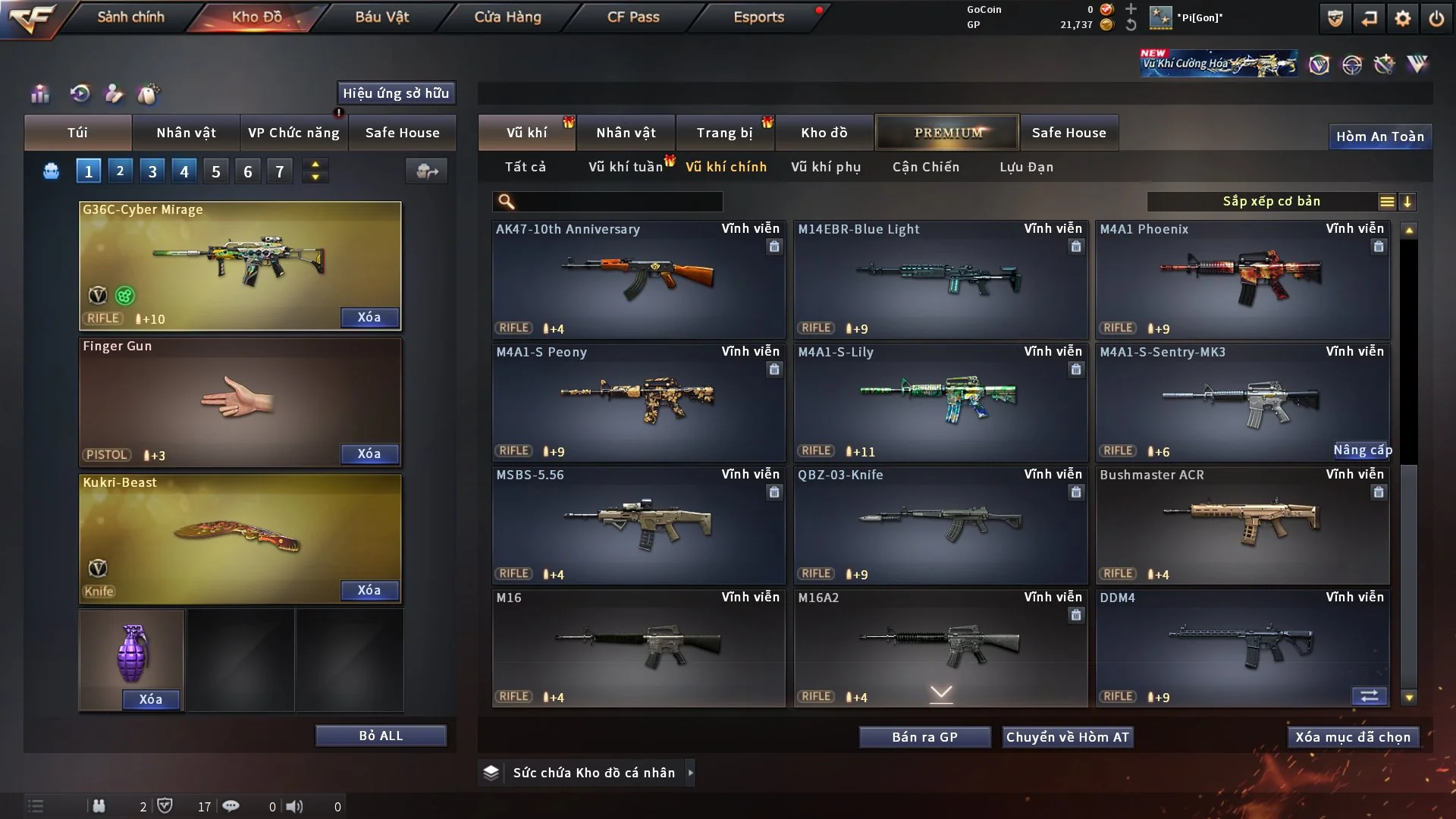Choose the M4A1 Phoenix rifle card
This screenshot has height=819, width=1456.
coord(1242,279)
